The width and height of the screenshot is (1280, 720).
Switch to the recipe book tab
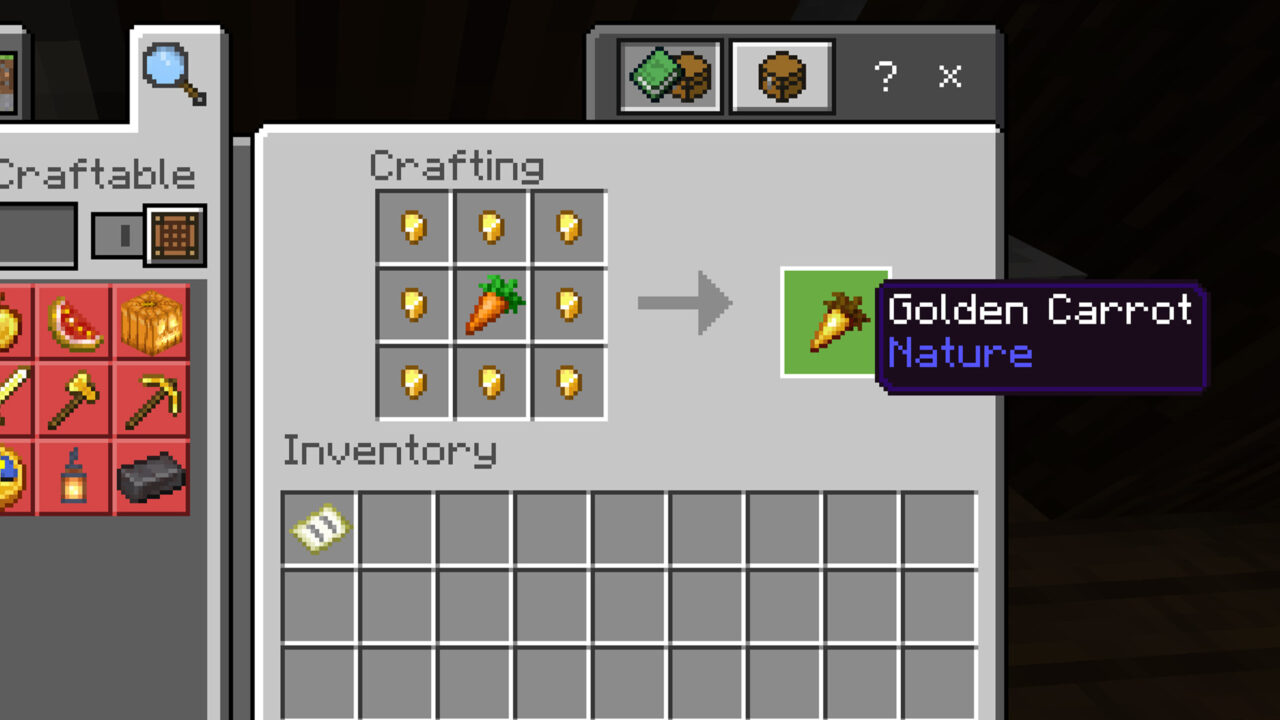point(670,75)
